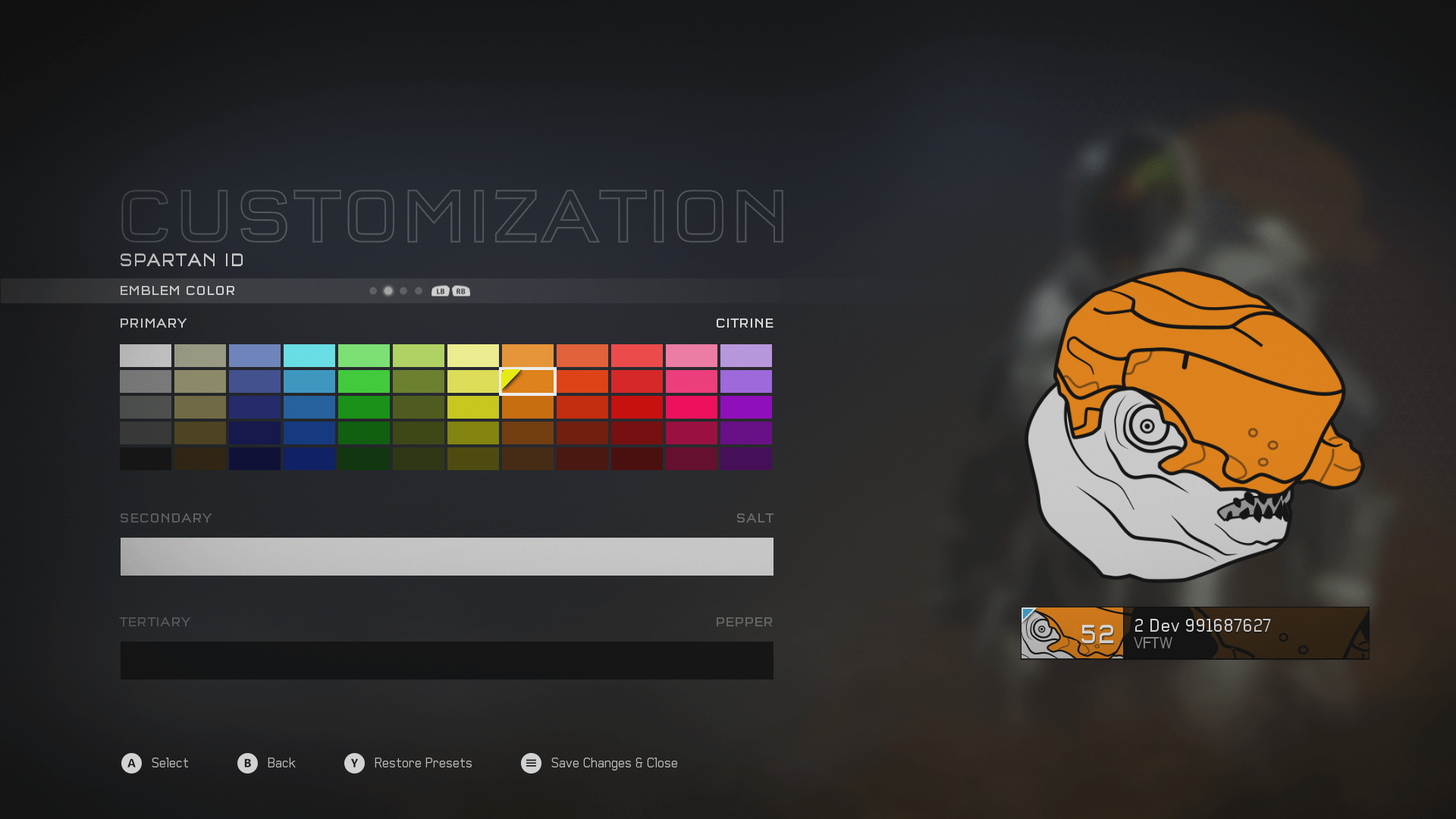The width and height of the screenshot is (1456, 819).
Task: Switch to the first page dot
Action: tap(373, 291)
